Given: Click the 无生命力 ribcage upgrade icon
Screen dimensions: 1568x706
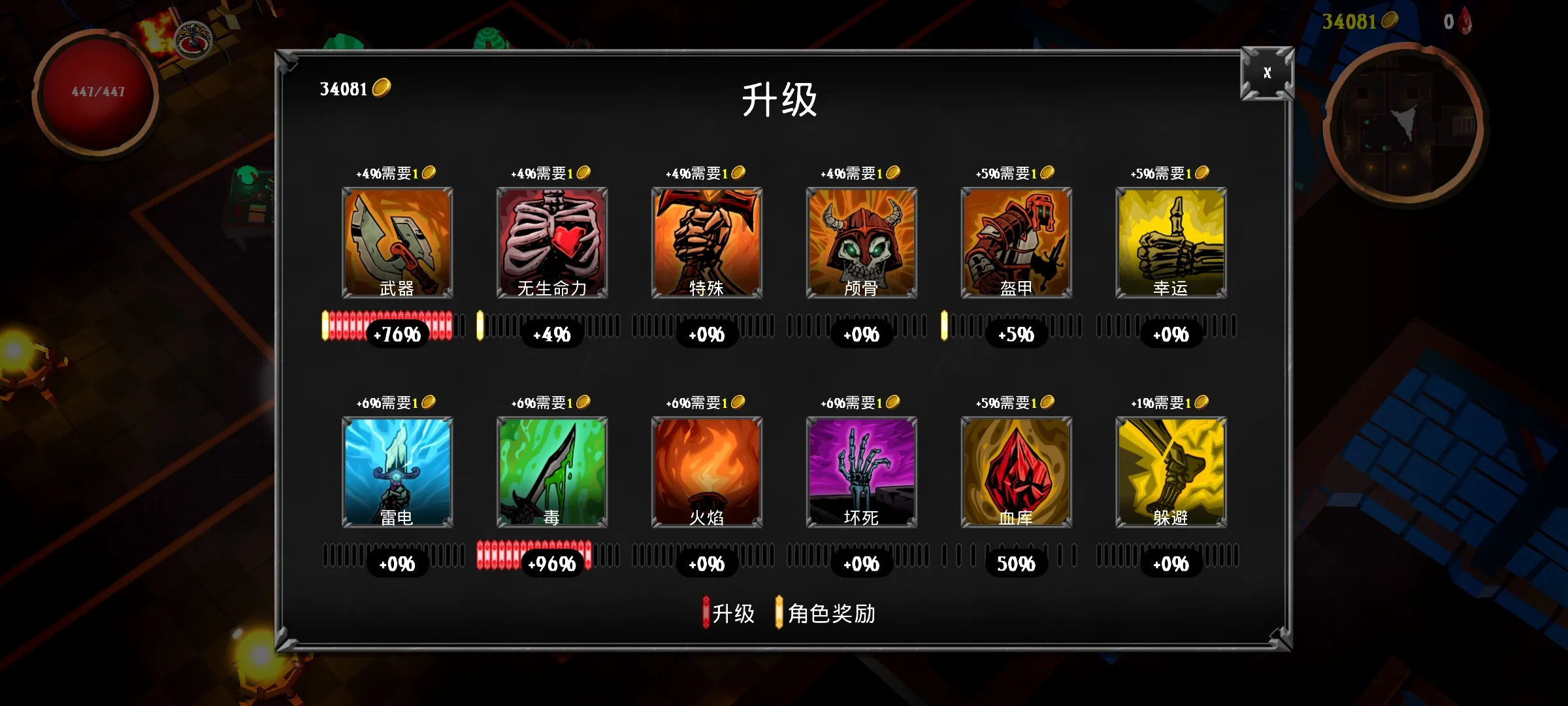Looking at the screenshot, I should (551, 242).
